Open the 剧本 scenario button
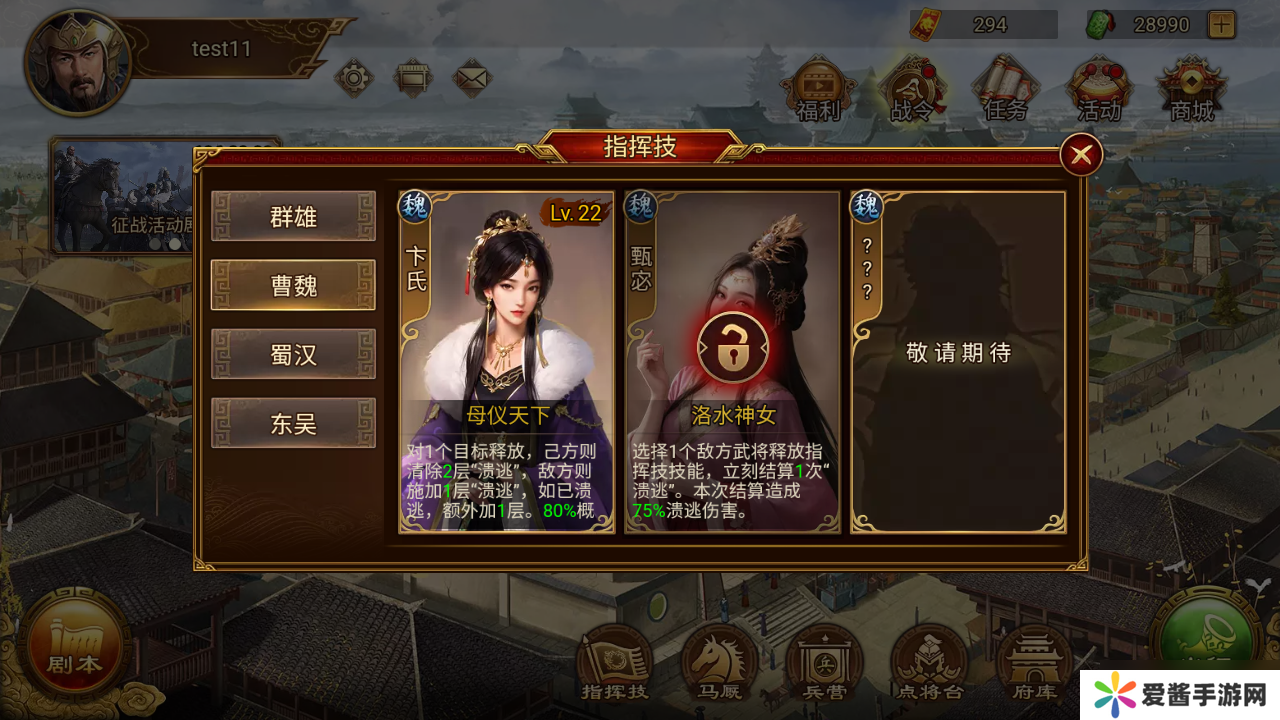1280x720 pixels. (76, 647)
